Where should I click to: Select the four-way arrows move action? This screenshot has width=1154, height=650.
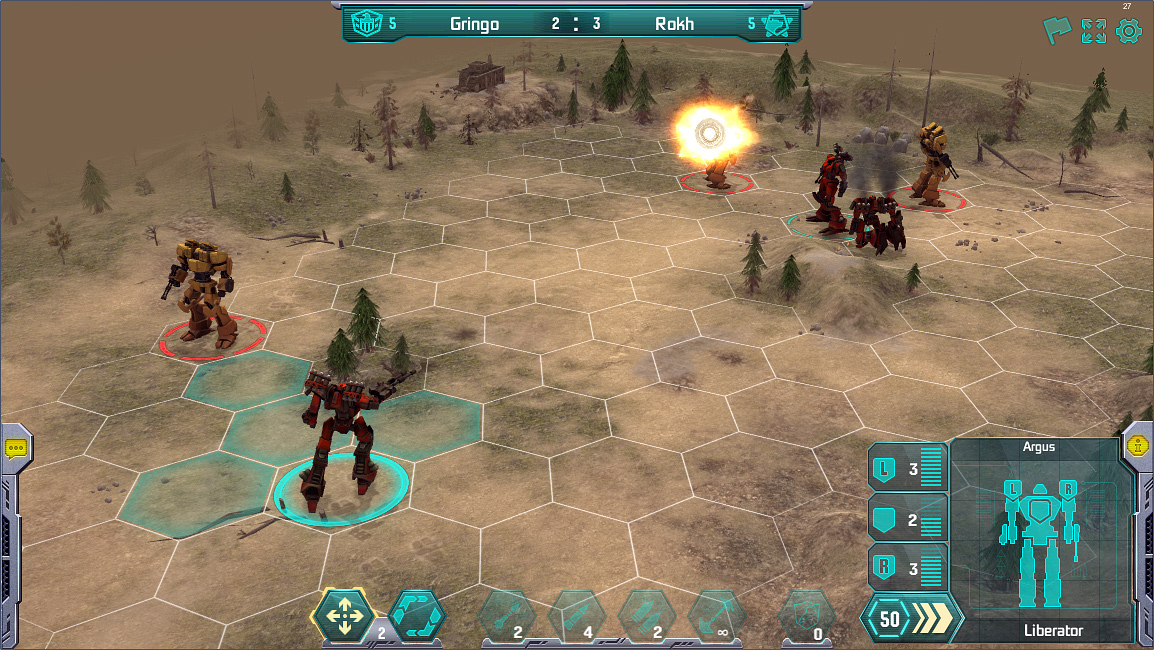point(344,614)
